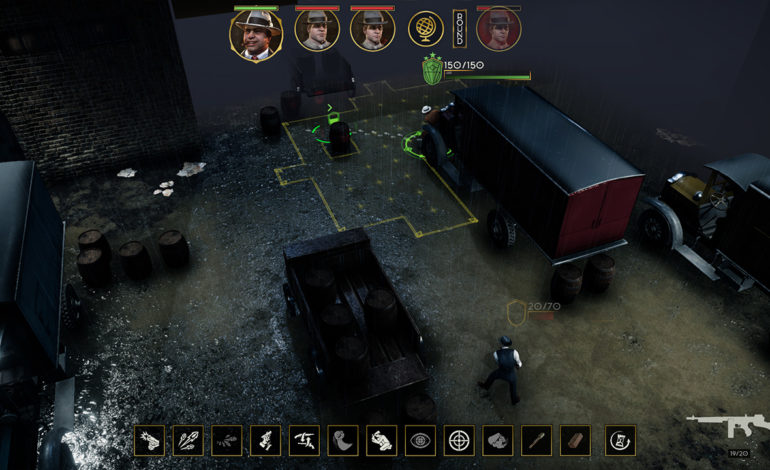The height and width of the screenshot is (470, 770).
Task: Click the Tommy gun weapon icon
Action: click(x=726, y=425)
